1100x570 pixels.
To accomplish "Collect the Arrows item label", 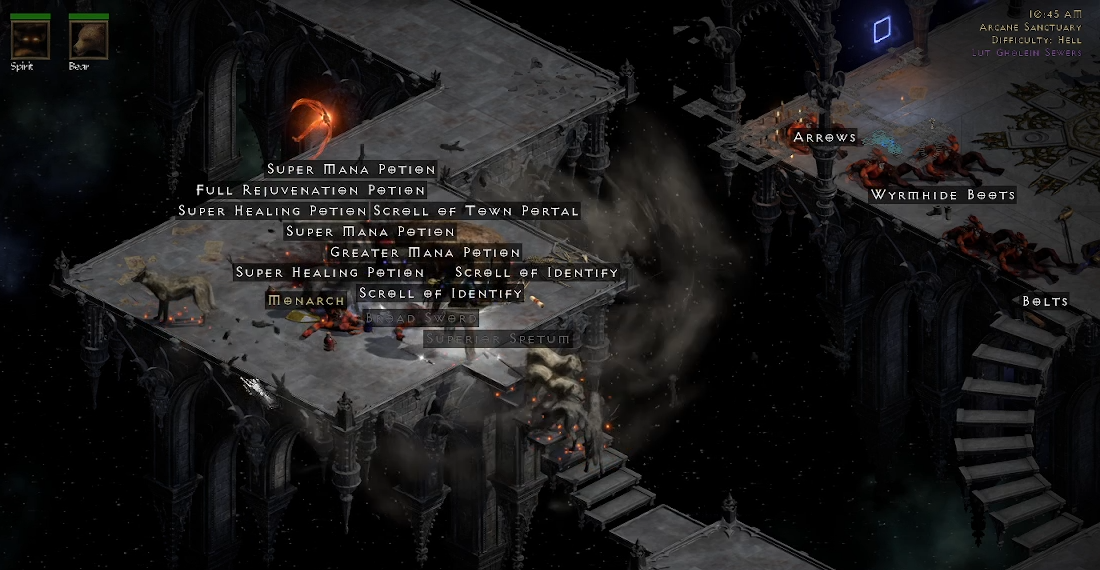I will tap(825, 137).
